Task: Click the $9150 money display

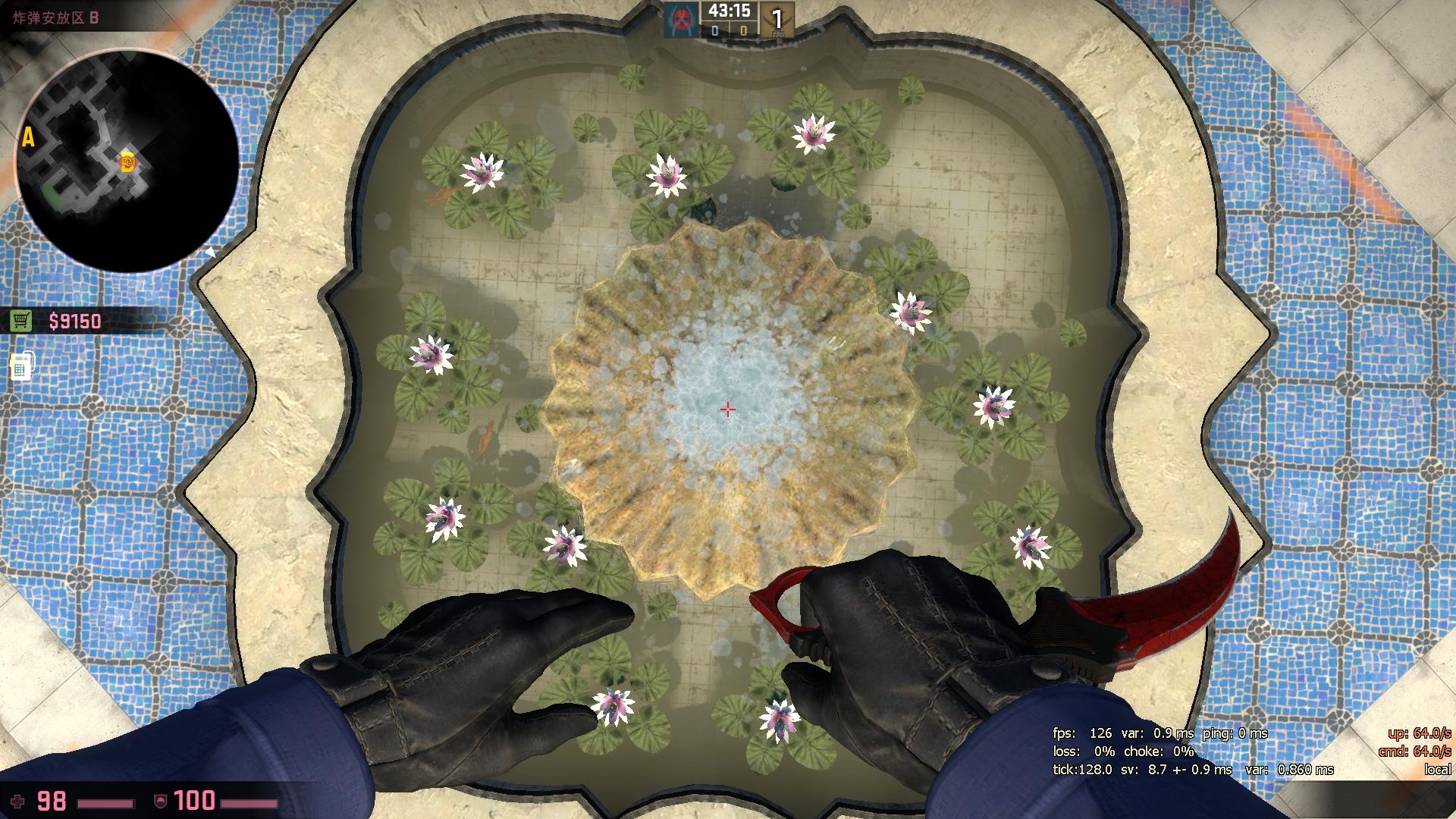Action: pyautogui.click(x=75, y=322)
